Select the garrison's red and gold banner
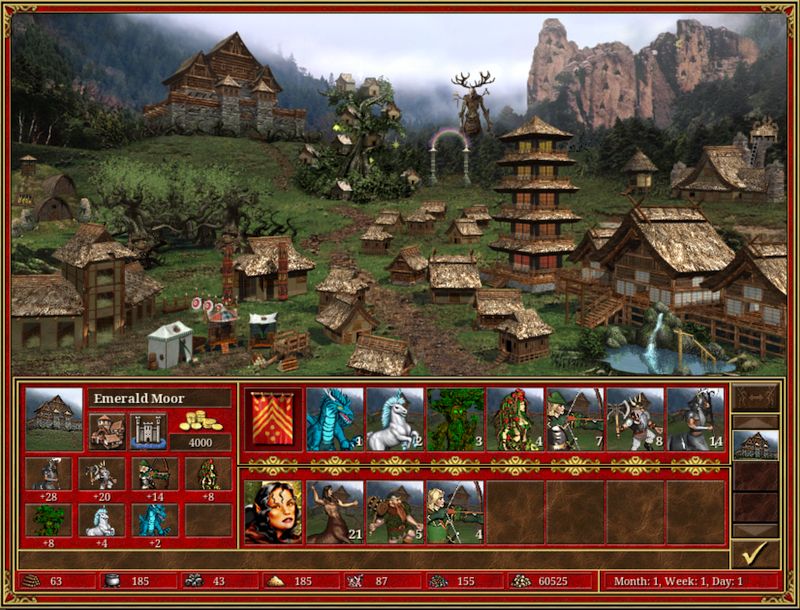This screenshot has width=800, height=610. click(x=273, y=417)
